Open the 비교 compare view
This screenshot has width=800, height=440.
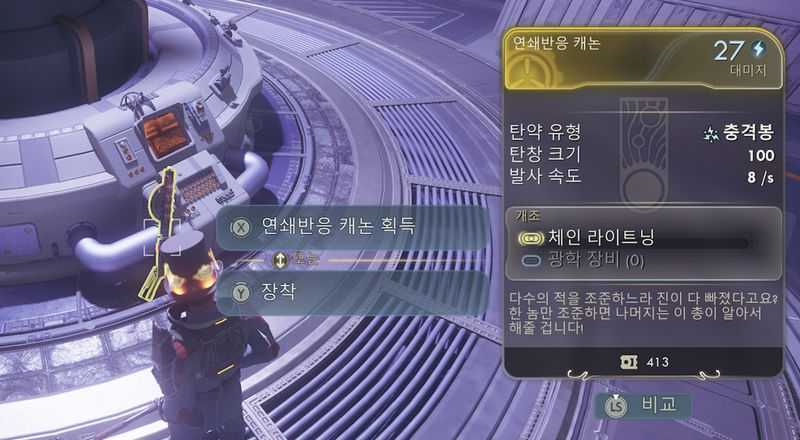[644, 405]
